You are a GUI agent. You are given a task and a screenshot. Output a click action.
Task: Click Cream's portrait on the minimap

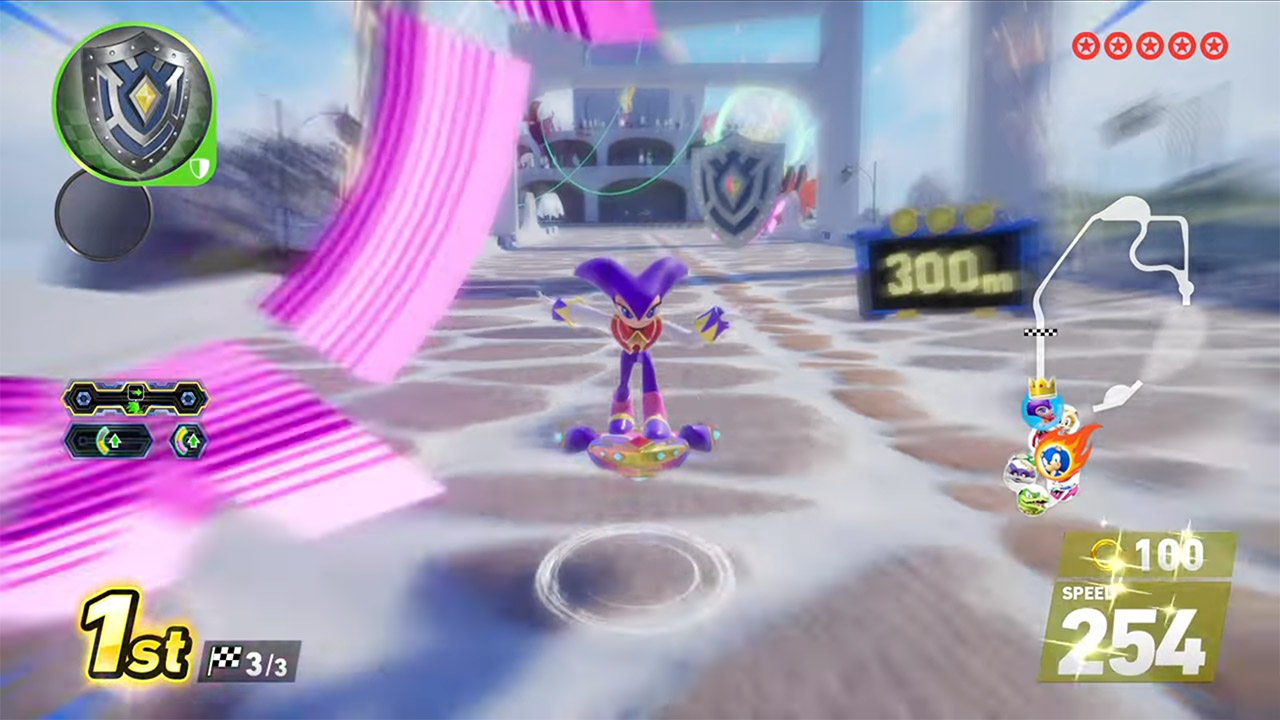[x=1070, y=423]
